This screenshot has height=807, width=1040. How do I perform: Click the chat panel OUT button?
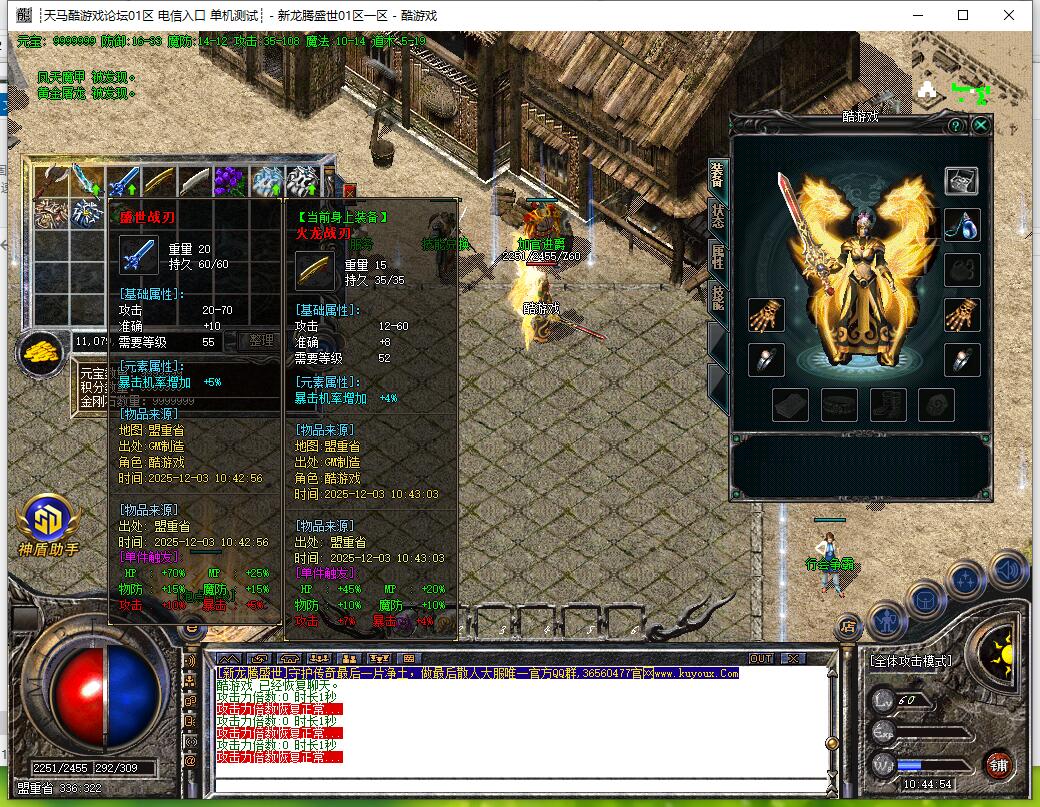(761, 658)
